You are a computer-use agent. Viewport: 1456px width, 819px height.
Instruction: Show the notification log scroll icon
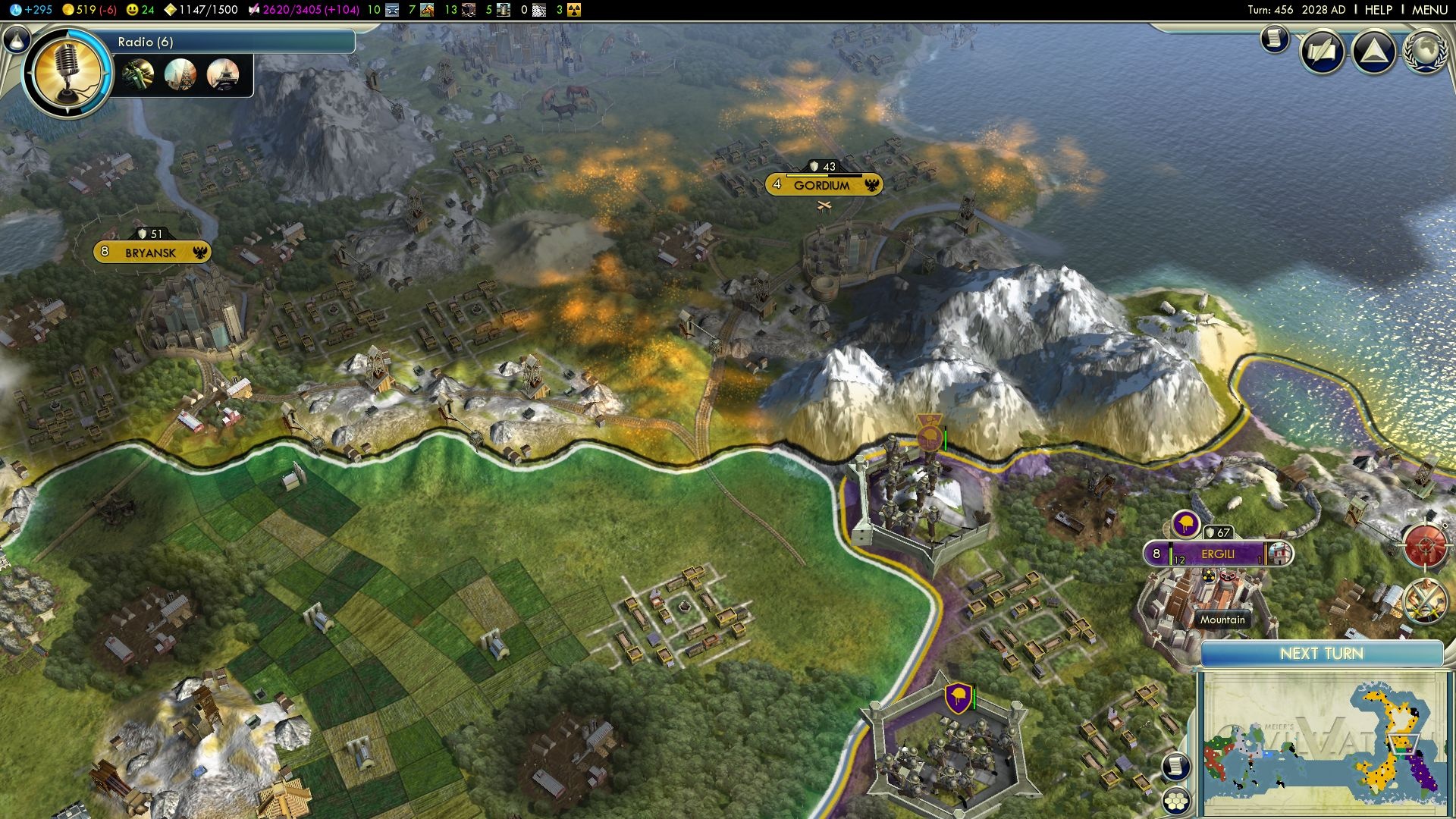[1275, 39]
